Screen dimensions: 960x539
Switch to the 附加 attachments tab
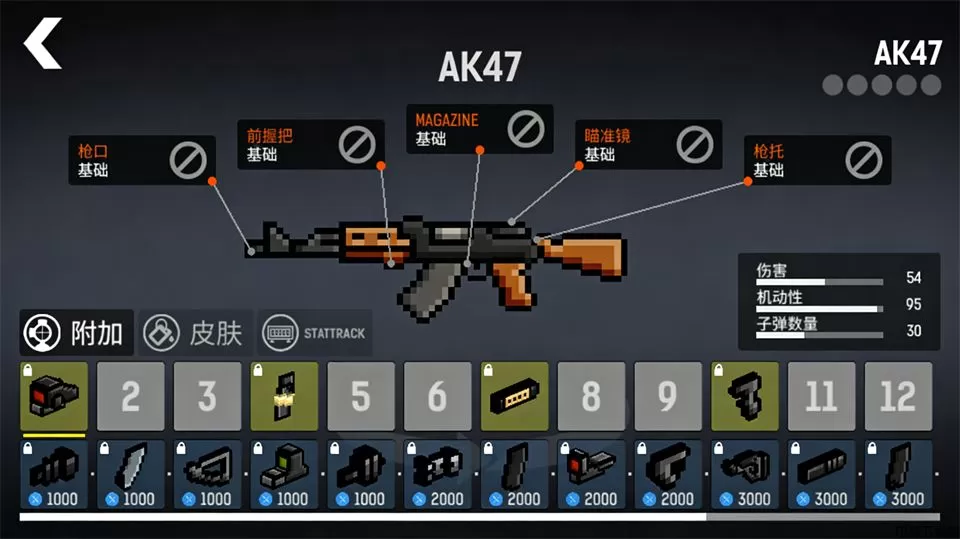click(x=77, y=333)
